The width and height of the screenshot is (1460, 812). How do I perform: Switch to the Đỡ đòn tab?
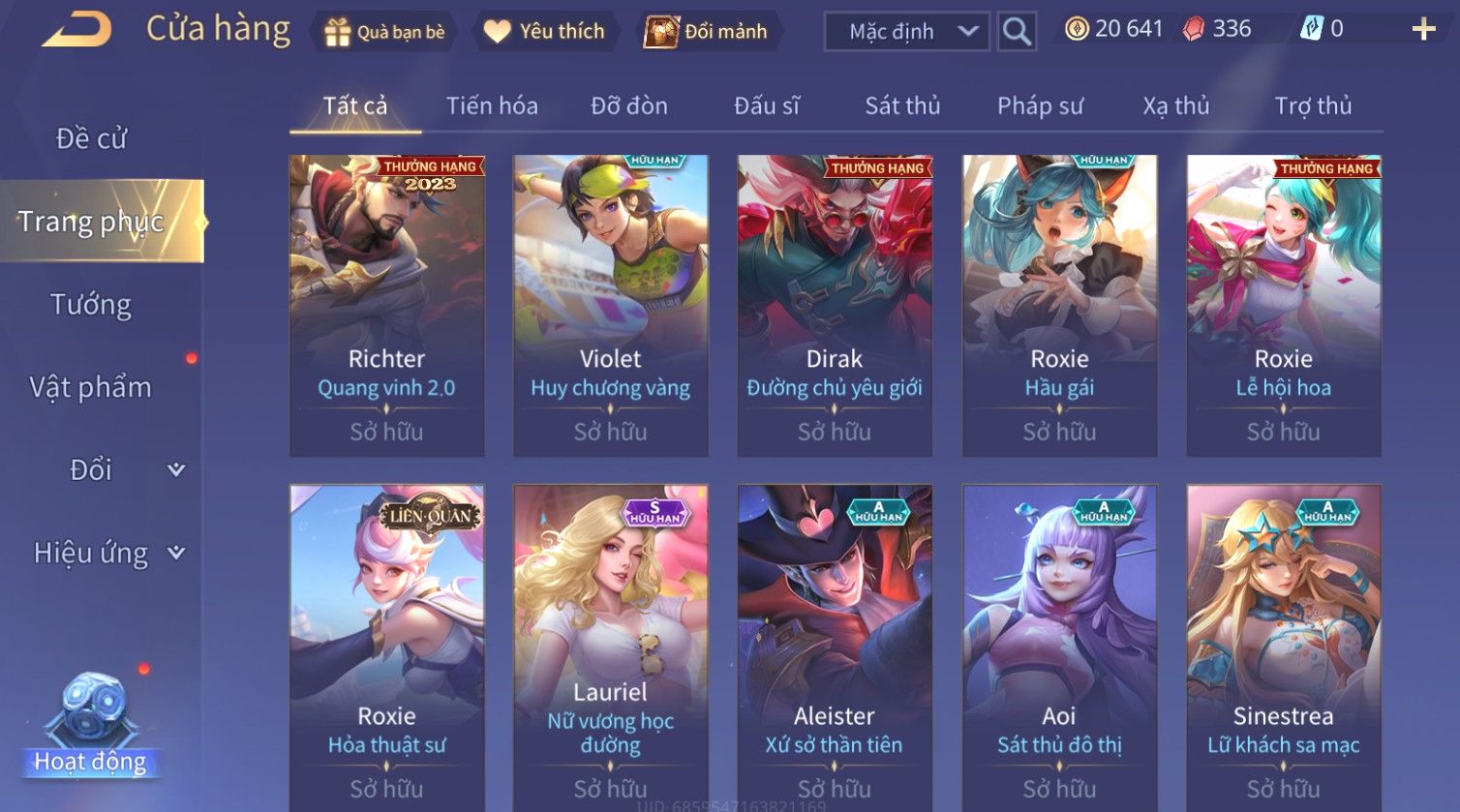click(x=629, y=105)
